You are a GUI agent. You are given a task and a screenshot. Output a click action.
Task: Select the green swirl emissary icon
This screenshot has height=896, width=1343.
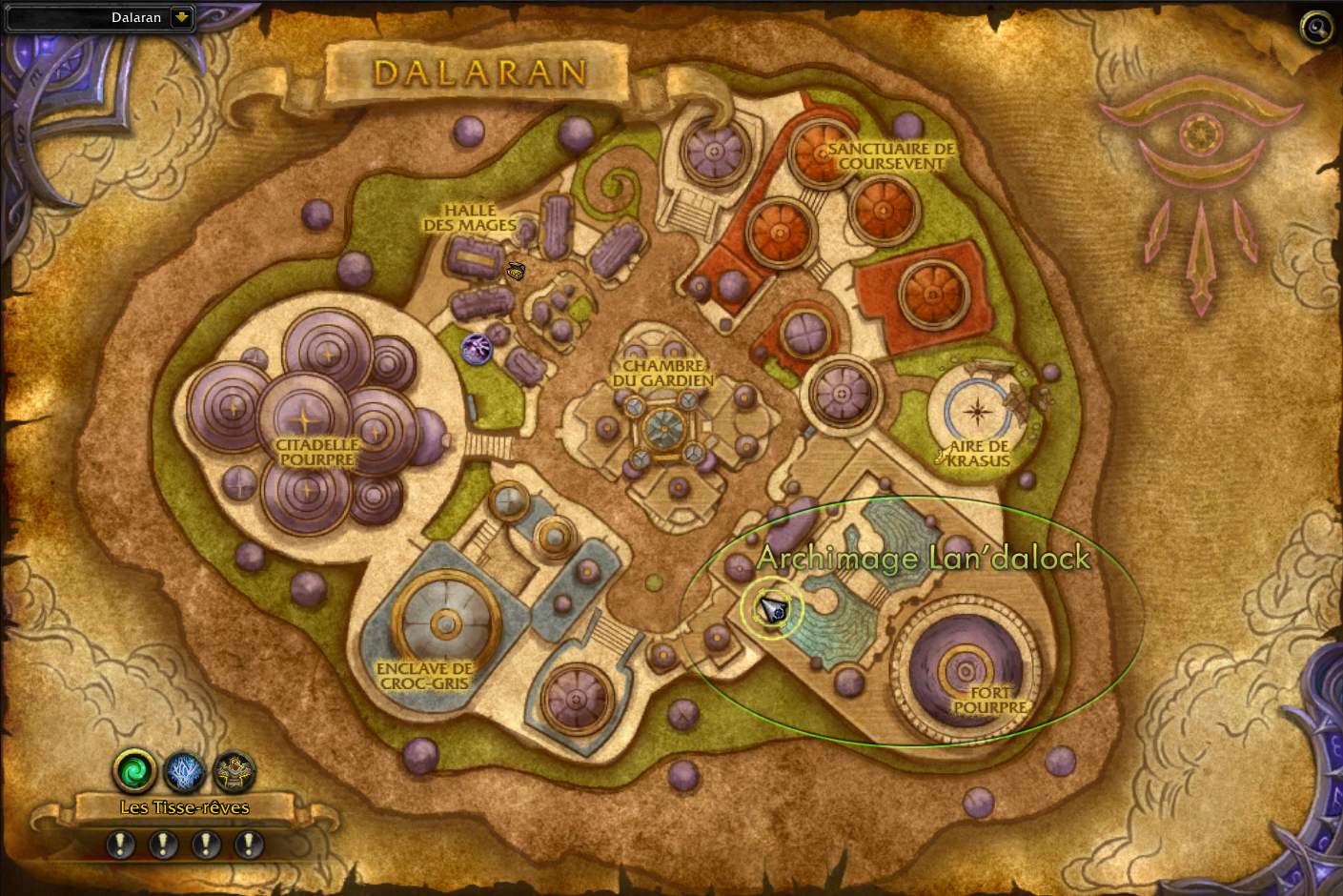(x=135, y=770)
